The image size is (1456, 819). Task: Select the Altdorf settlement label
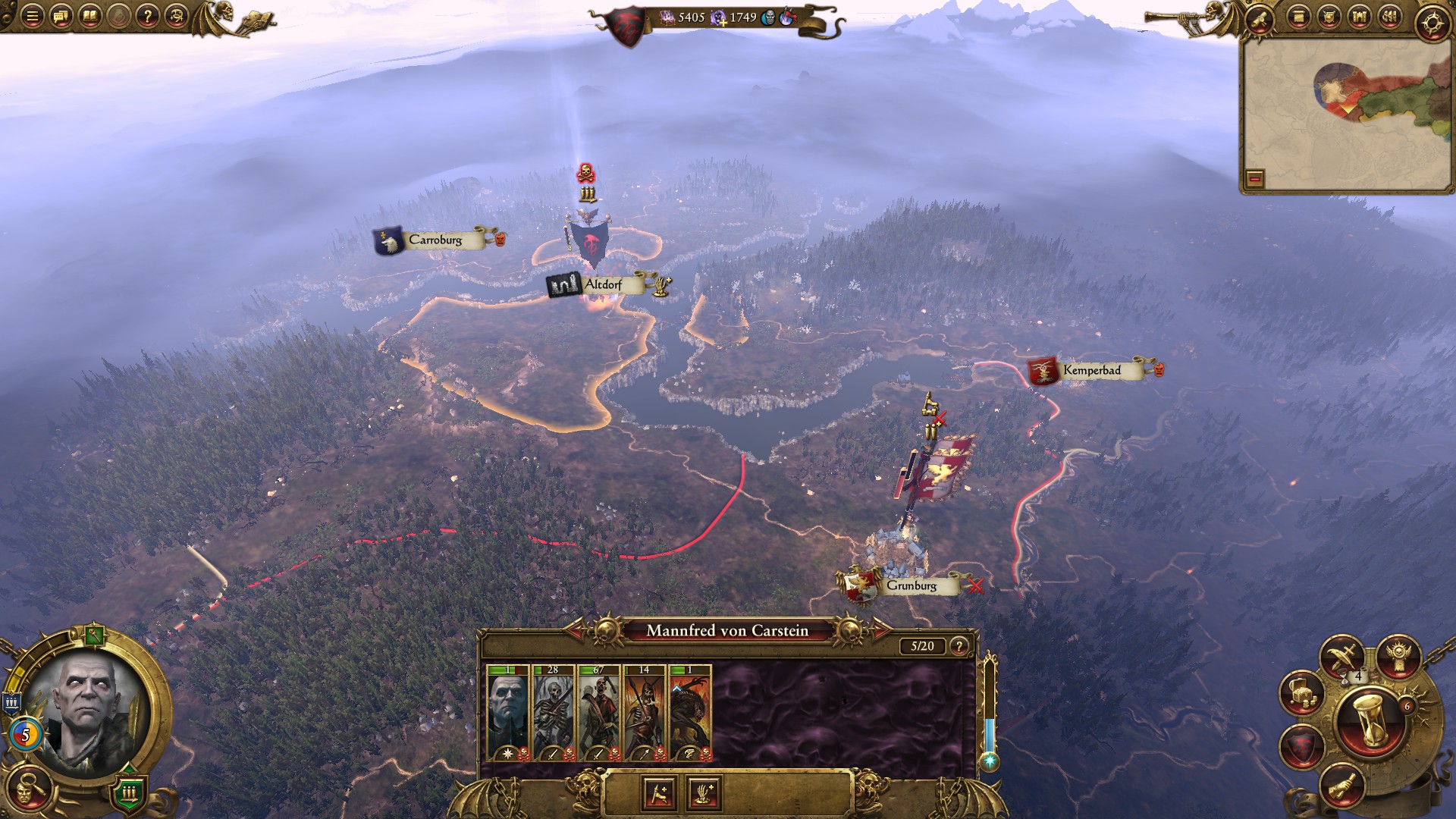point(603,284)
